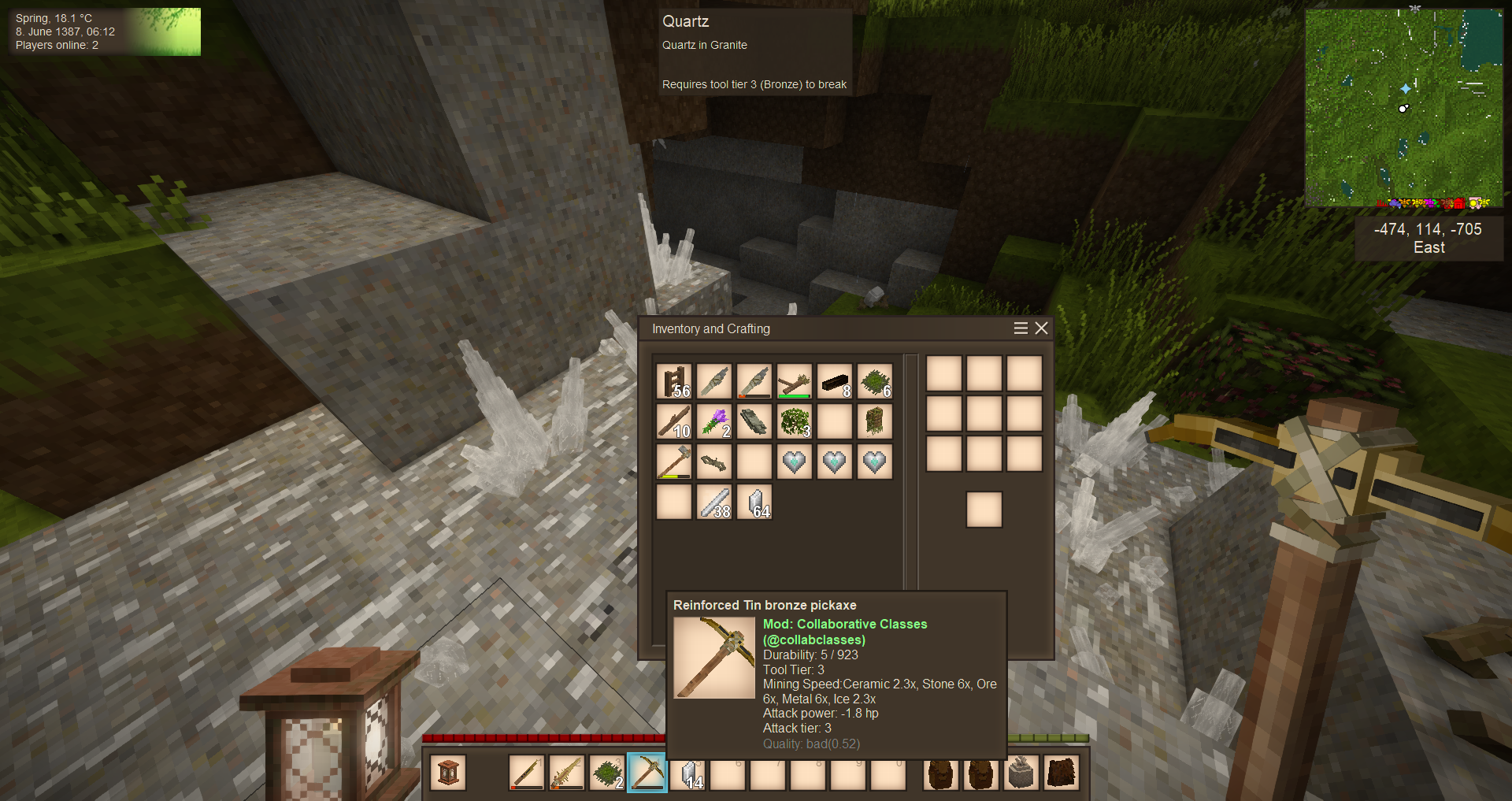Pick up the black charcoal stack of 8
1512x801 pixels.
point(835,382)
